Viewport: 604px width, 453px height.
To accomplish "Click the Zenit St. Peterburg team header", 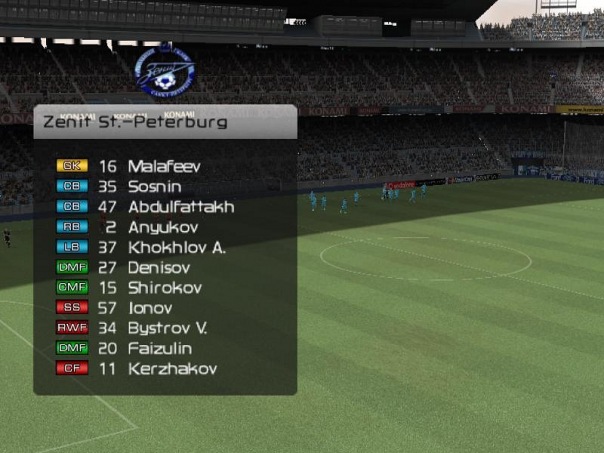I will [x=135, y=123].
